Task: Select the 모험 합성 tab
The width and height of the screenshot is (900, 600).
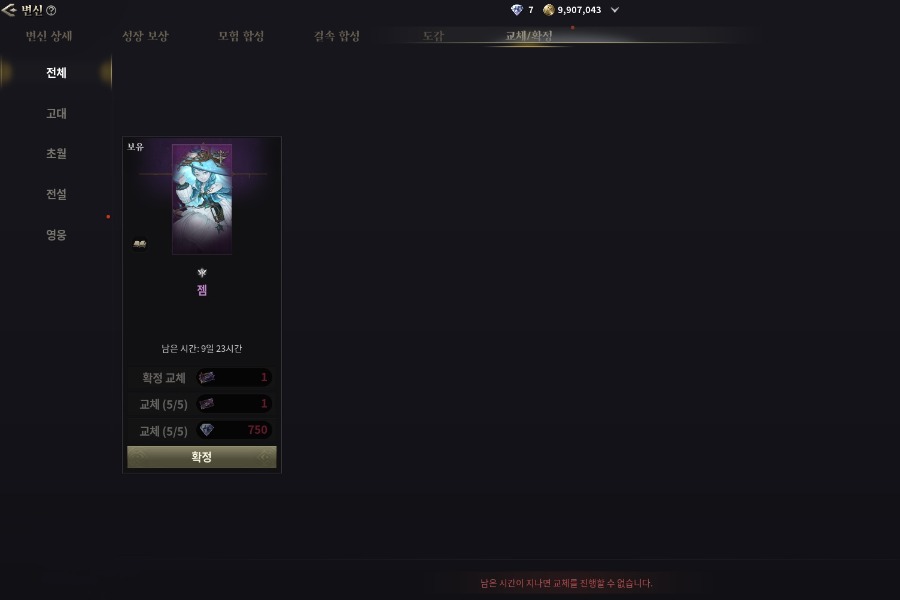Action: 241,36
